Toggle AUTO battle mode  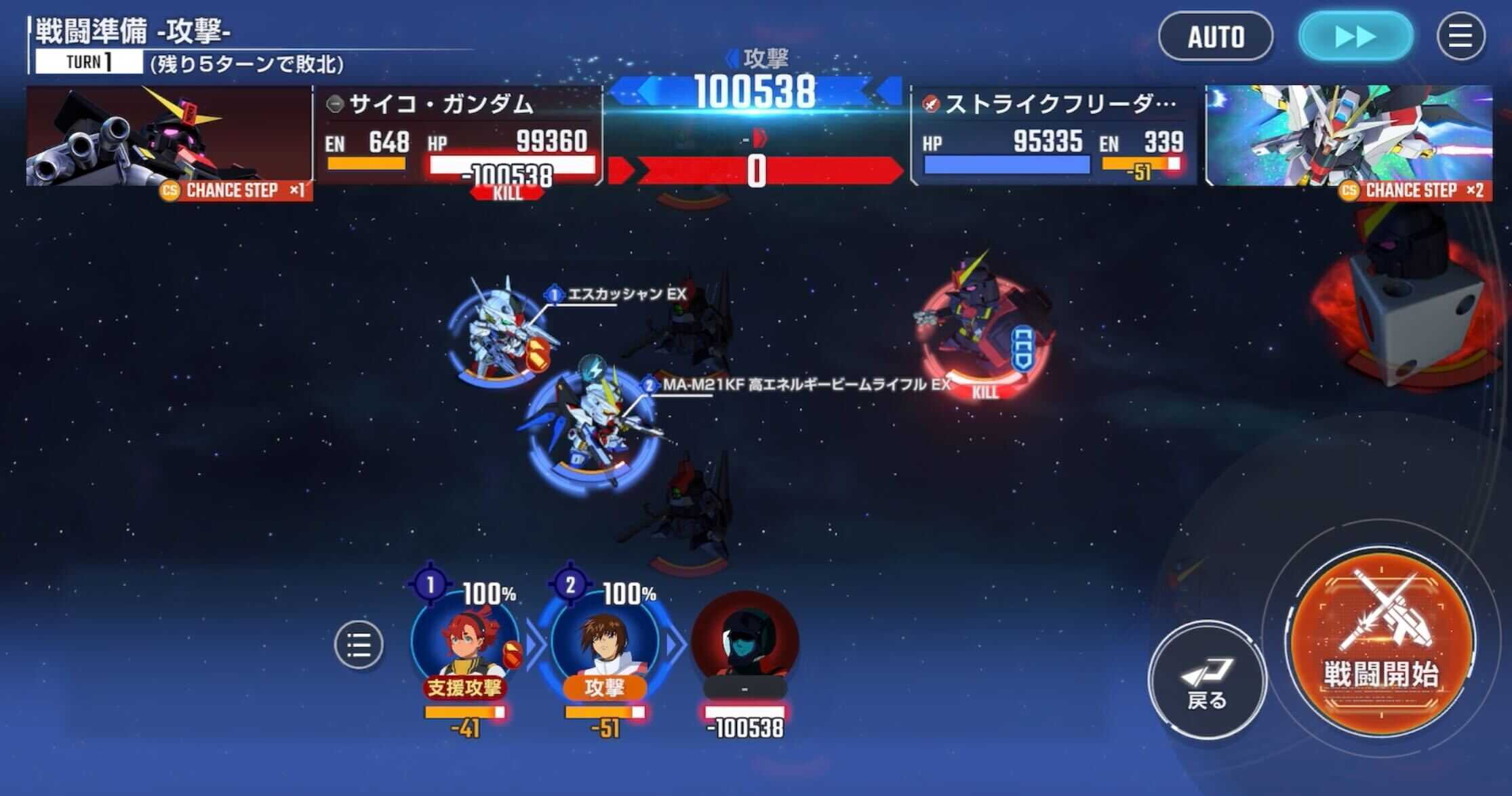(1216, 37)
